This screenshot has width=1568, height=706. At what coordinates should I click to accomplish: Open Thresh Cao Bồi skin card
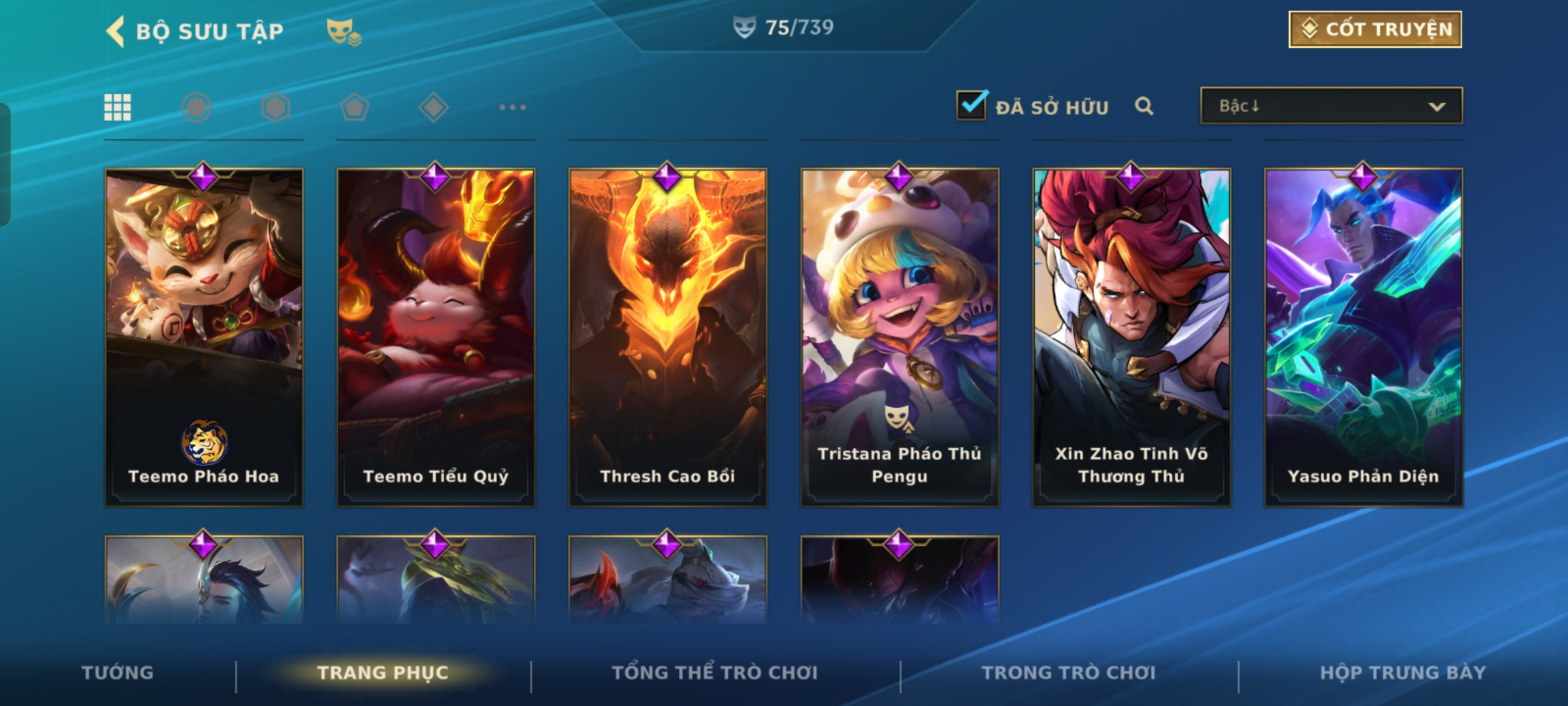click(668, 337)
